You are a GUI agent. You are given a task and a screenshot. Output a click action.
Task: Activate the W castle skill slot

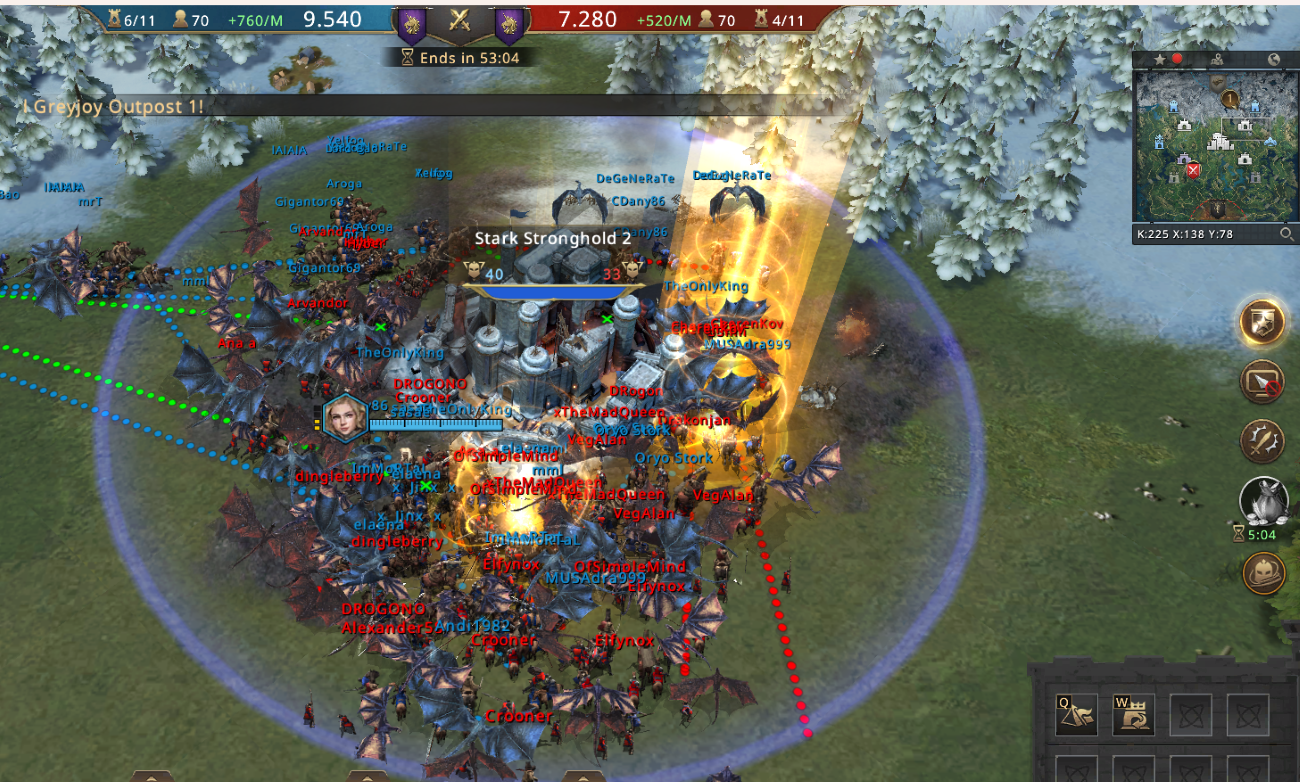(x=1133, y=713)
